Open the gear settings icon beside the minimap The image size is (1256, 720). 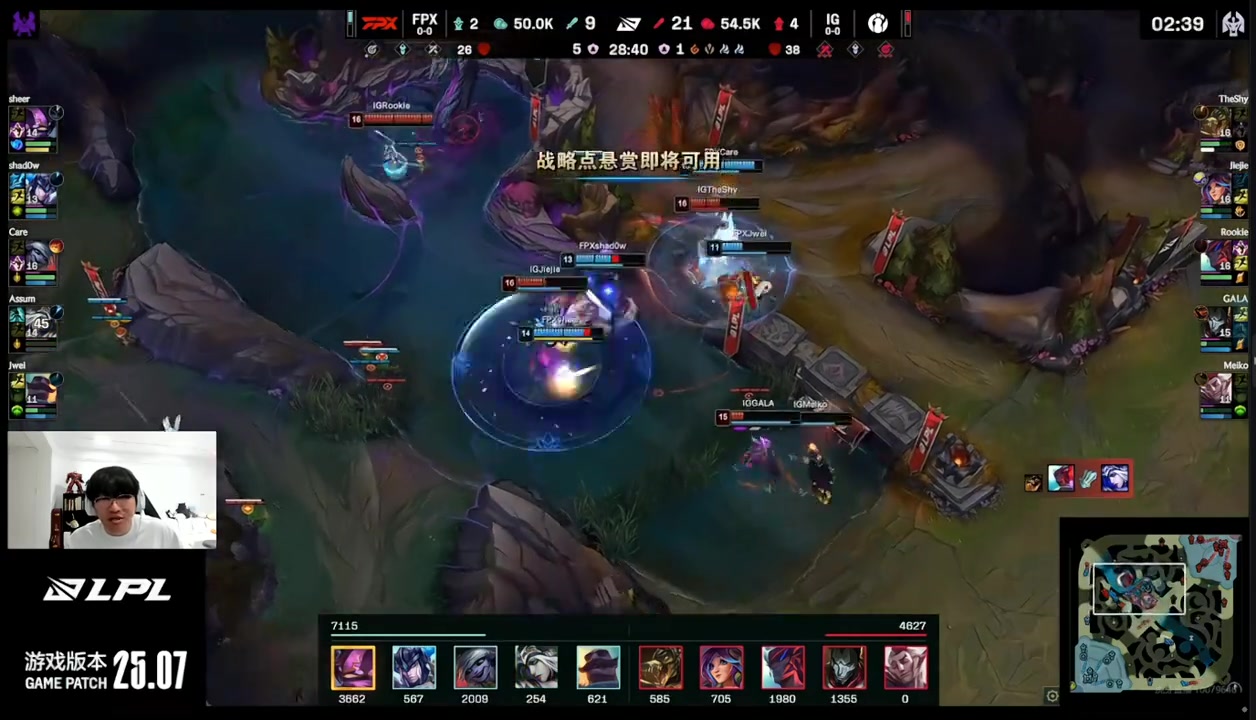tap(1051, 696)
